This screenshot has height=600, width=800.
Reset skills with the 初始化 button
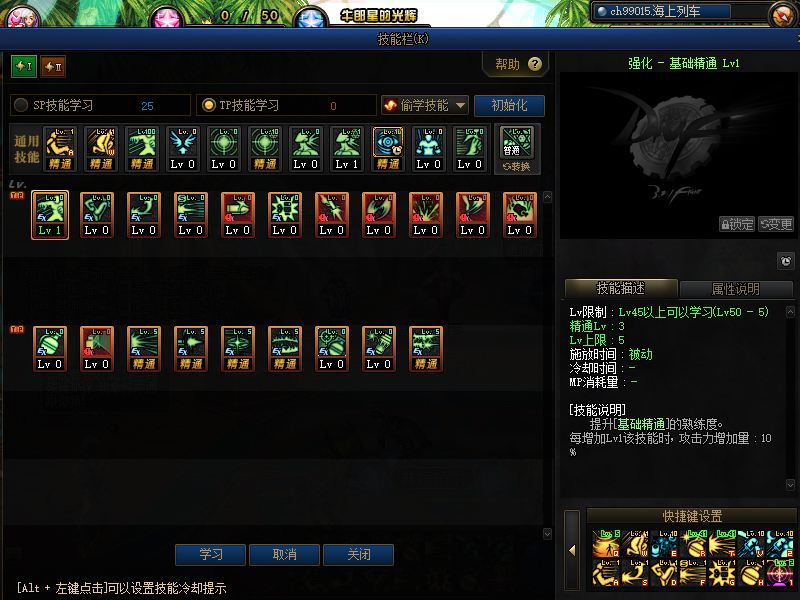tap(509, 105)
